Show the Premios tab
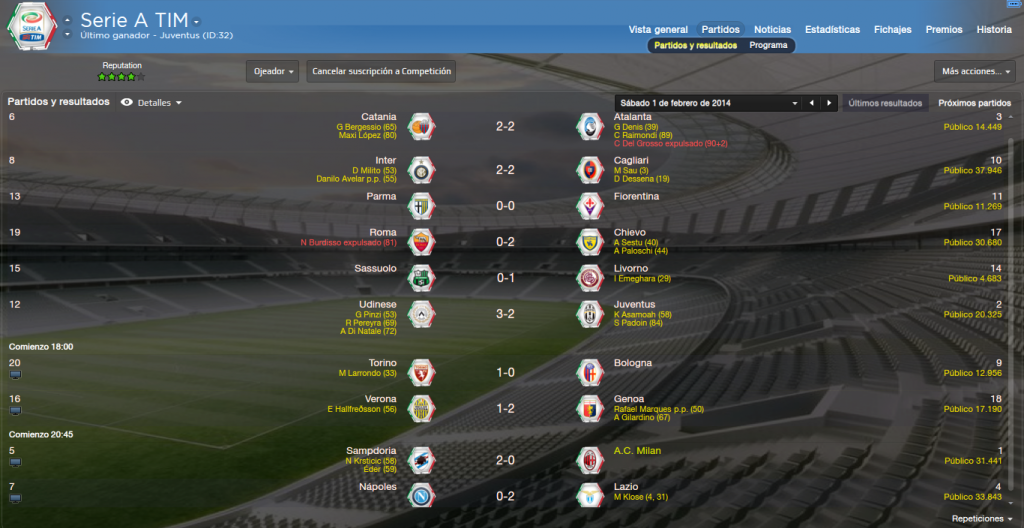This screenshot has height=528, width=1024. pyautogui.click(x=944, y=30)
